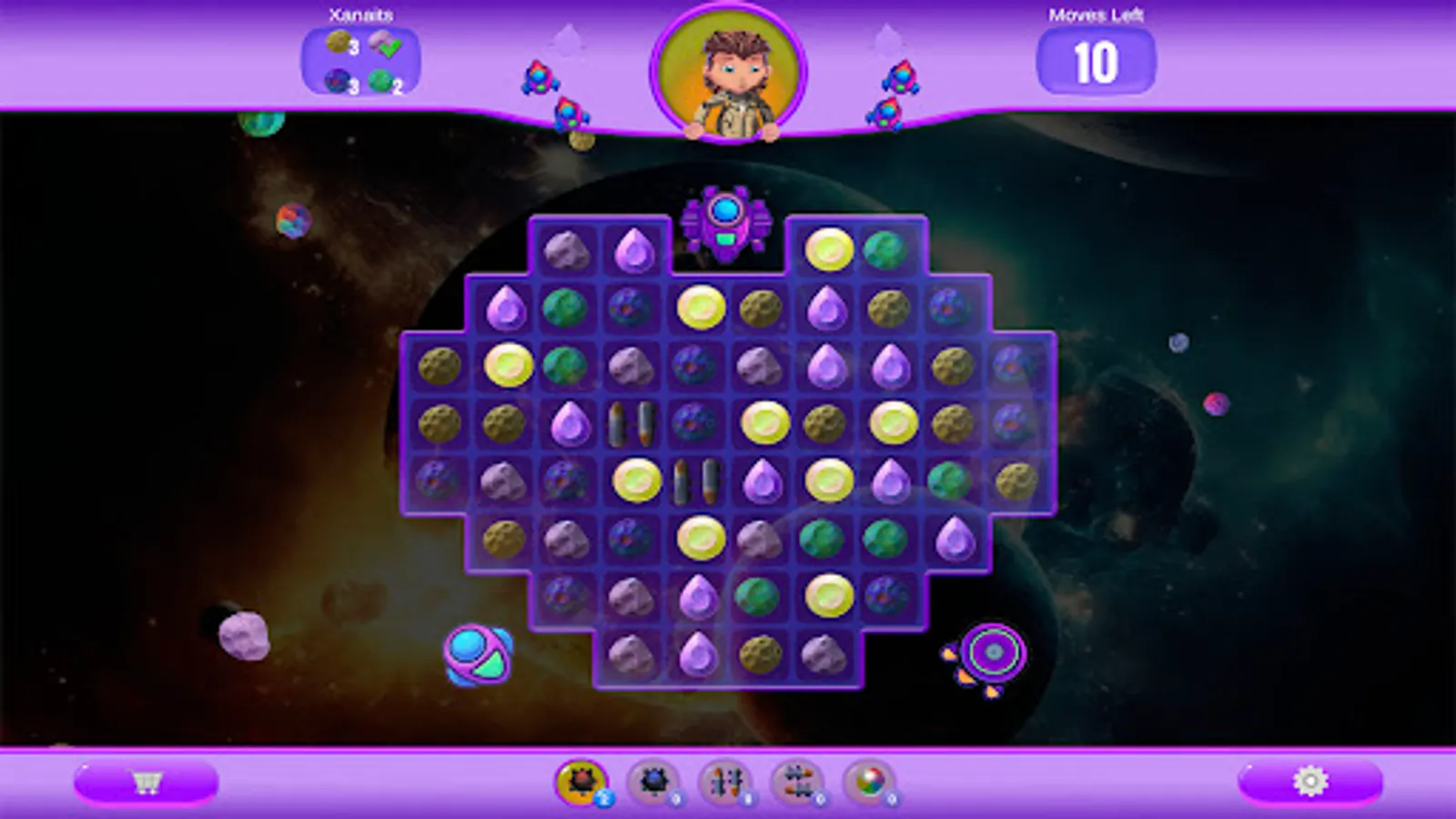Click the yellow planet objective with count 3
1456x819 pixels.
(x=339, y=44)
